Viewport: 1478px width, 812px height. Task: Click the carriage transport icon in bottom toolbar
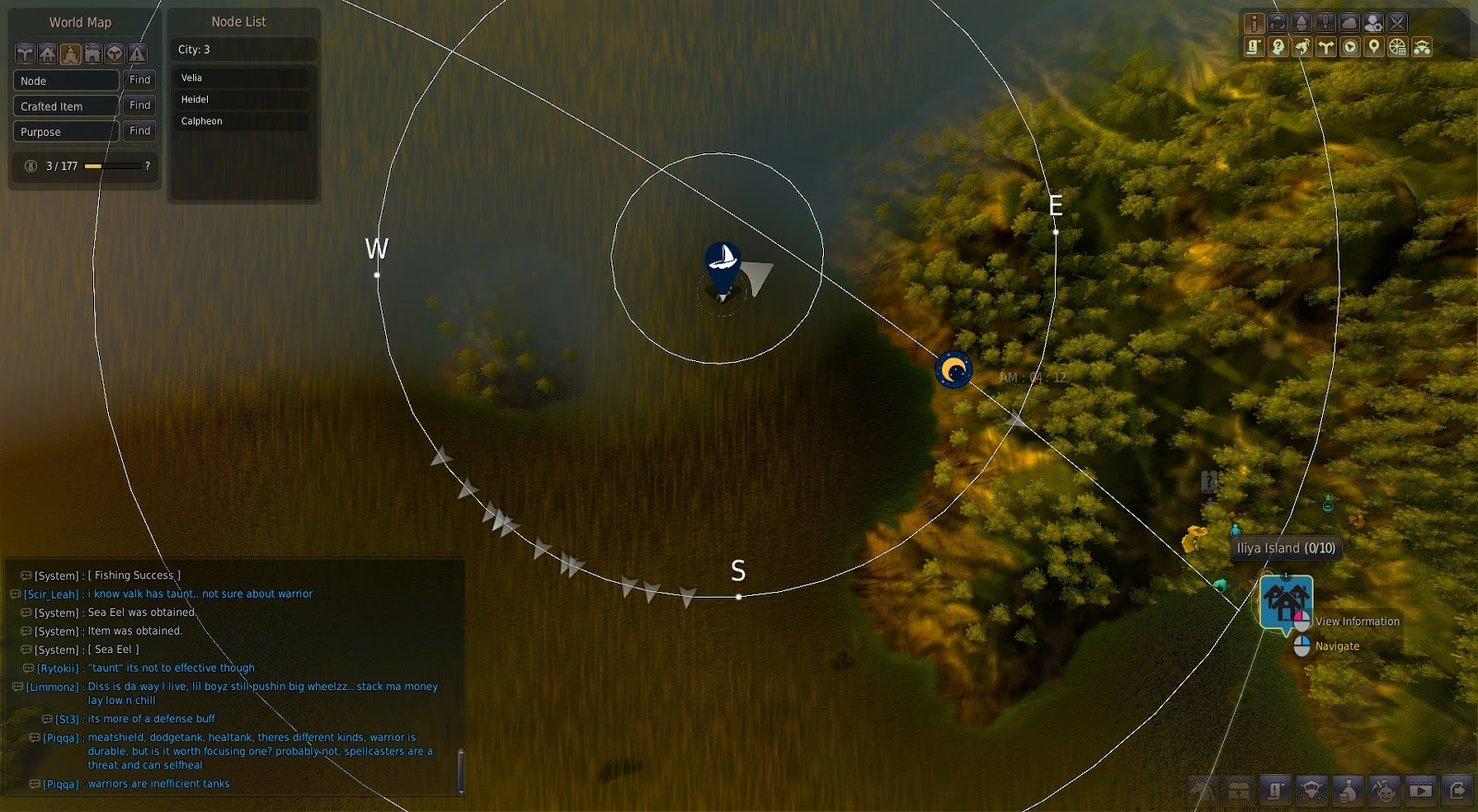[1312, 792]
